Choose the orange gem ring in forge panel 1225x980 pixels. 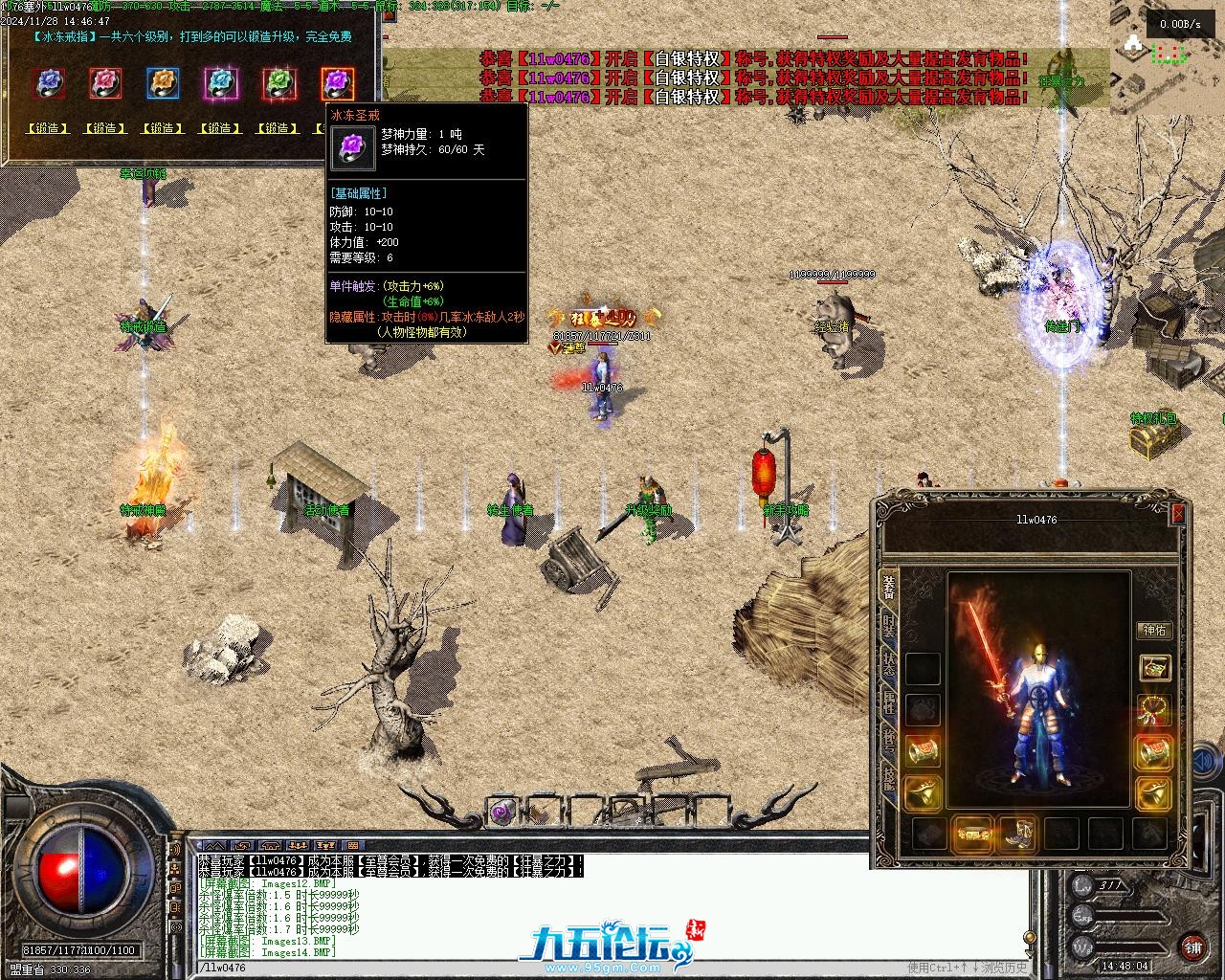(164, 83)
